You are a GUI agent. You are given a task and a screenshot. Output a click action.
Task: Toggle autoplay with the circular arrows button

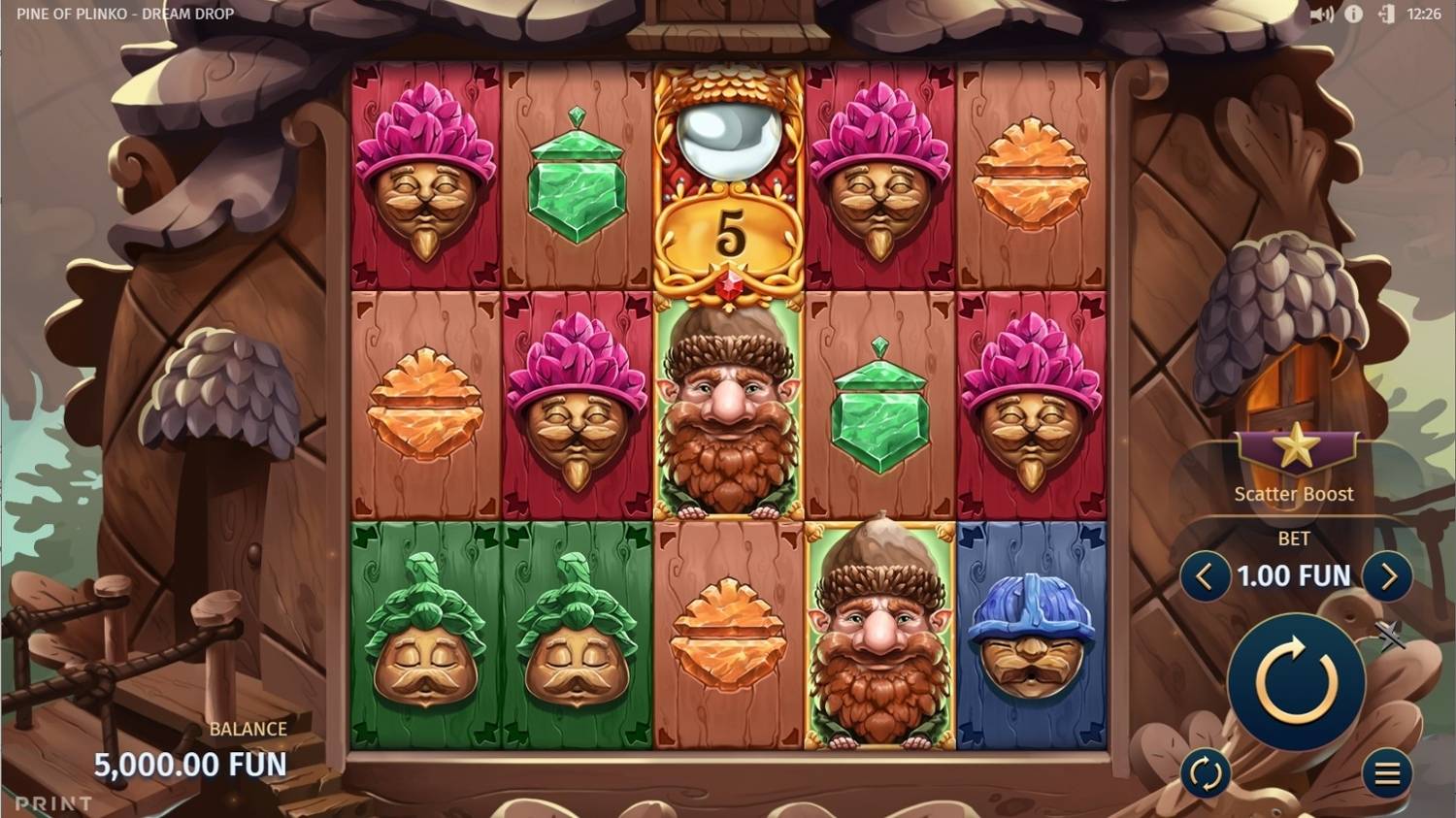coord(1207,773)
